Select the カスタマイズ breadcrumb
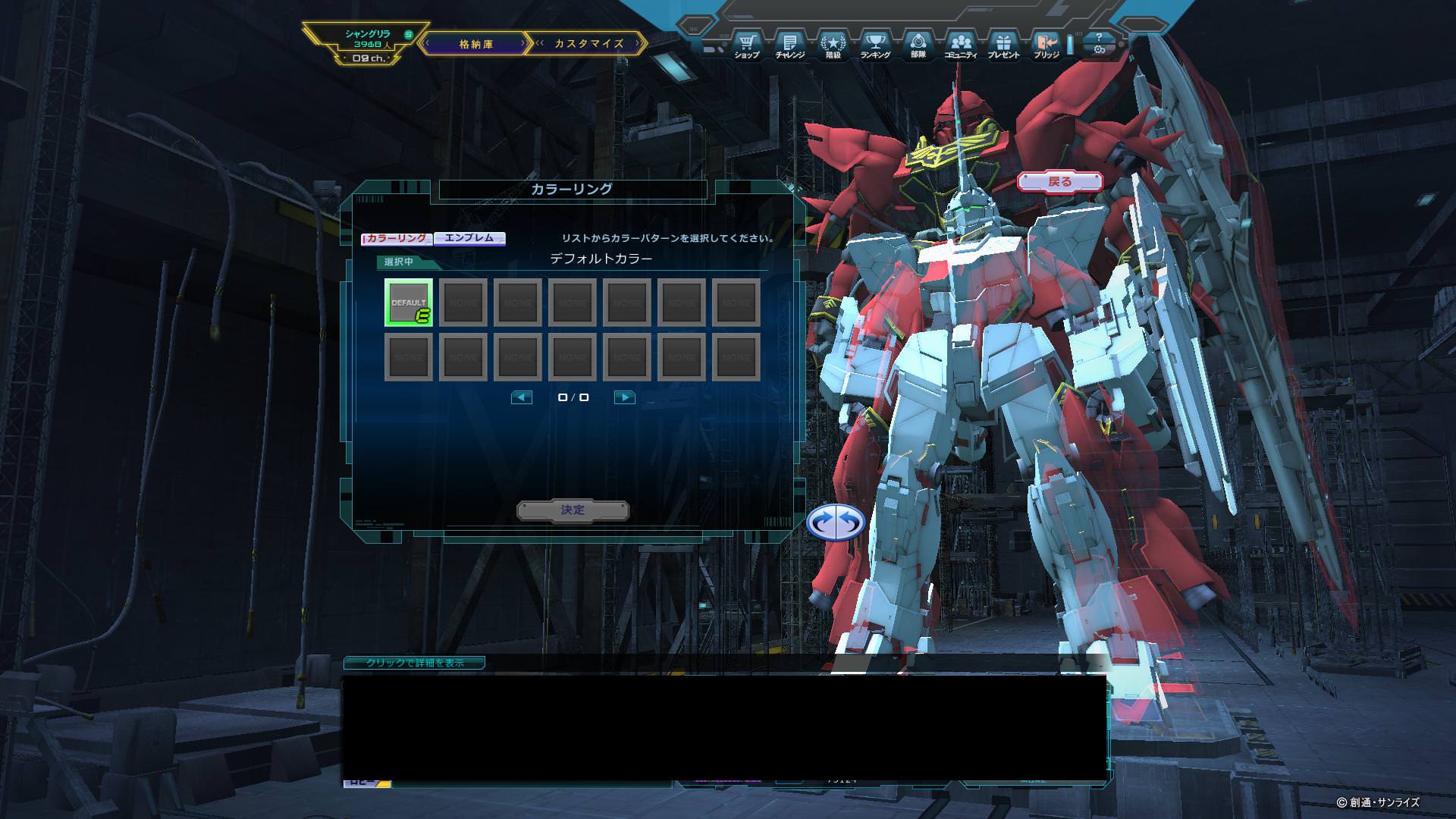Image resolution: width=1456 pixels, height=819 pixels. coord(588,44)
